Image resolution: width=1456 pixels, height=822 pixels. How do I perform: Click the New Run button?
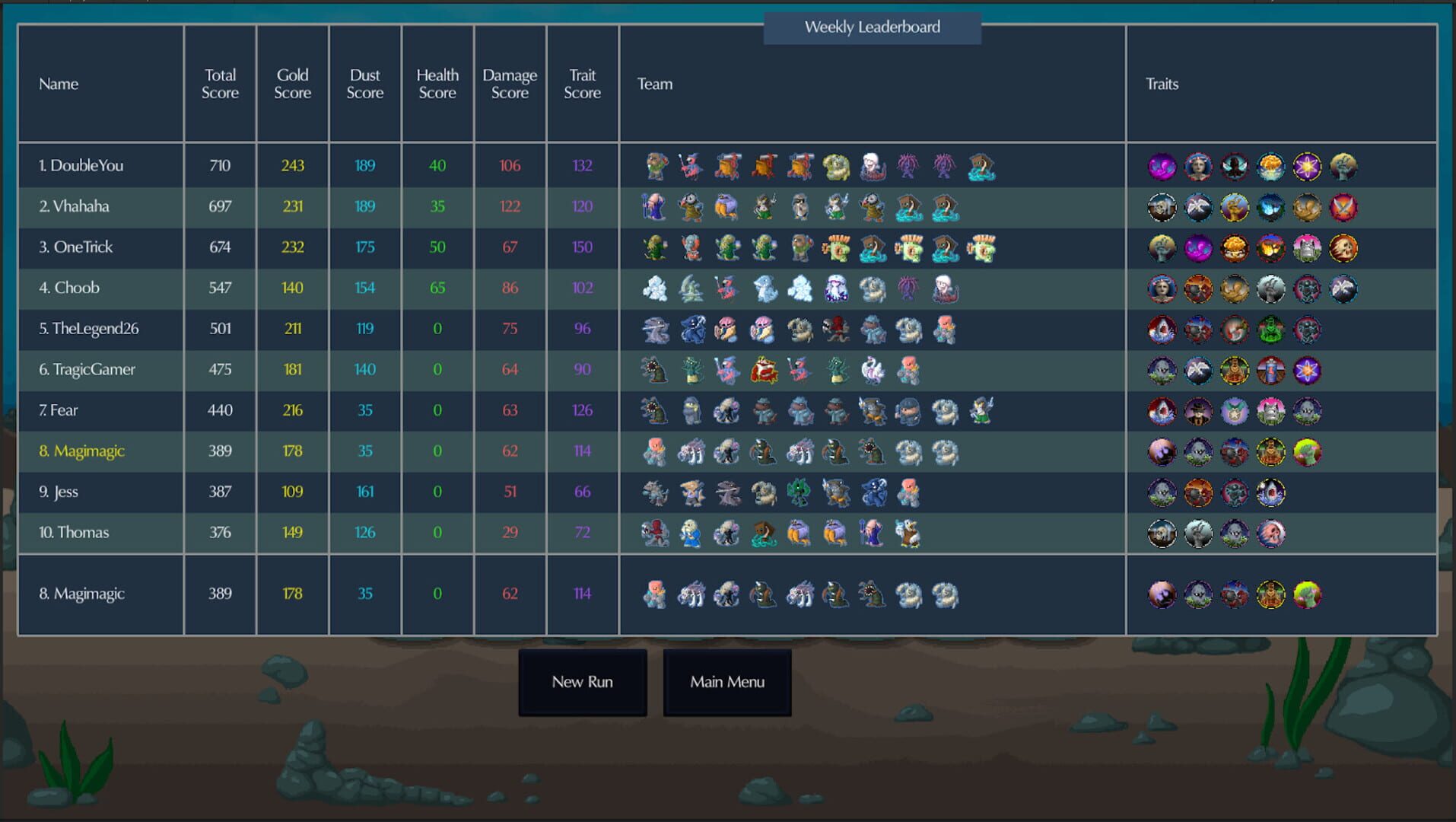pyautogui.click(x=582, y=682)
